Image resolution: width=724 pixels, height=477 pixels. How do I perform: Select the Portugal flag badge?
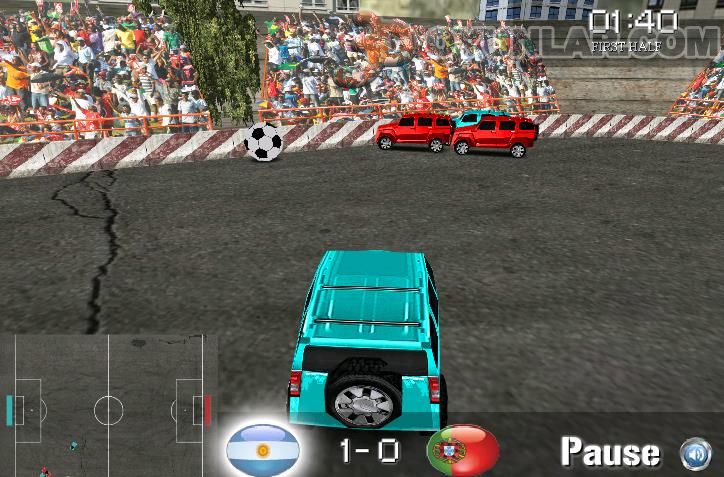(463, 450)
